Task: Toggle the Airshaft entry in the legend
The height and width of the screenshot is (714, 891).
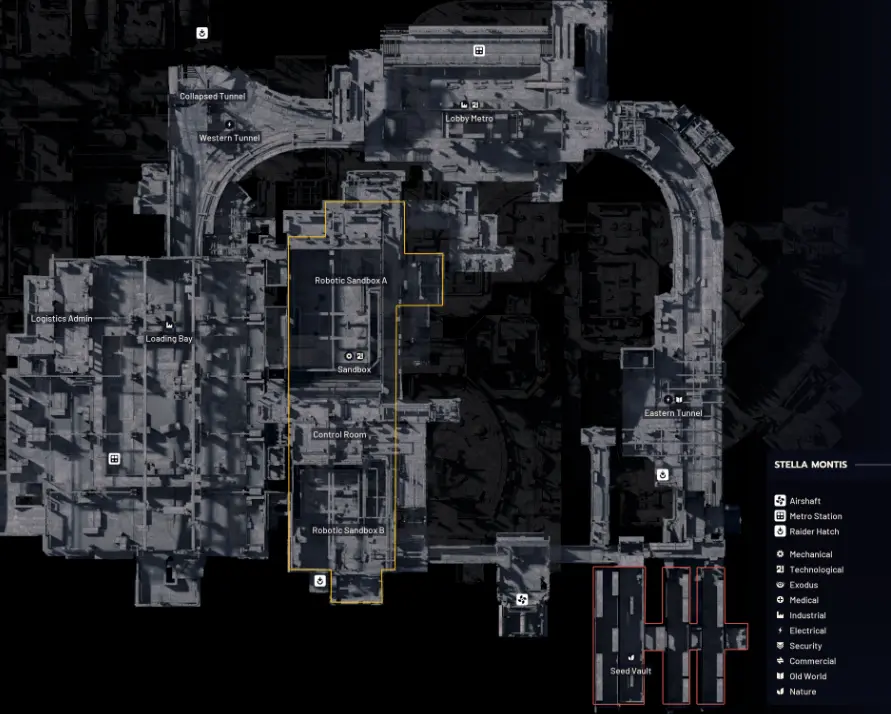Action: 805,501
